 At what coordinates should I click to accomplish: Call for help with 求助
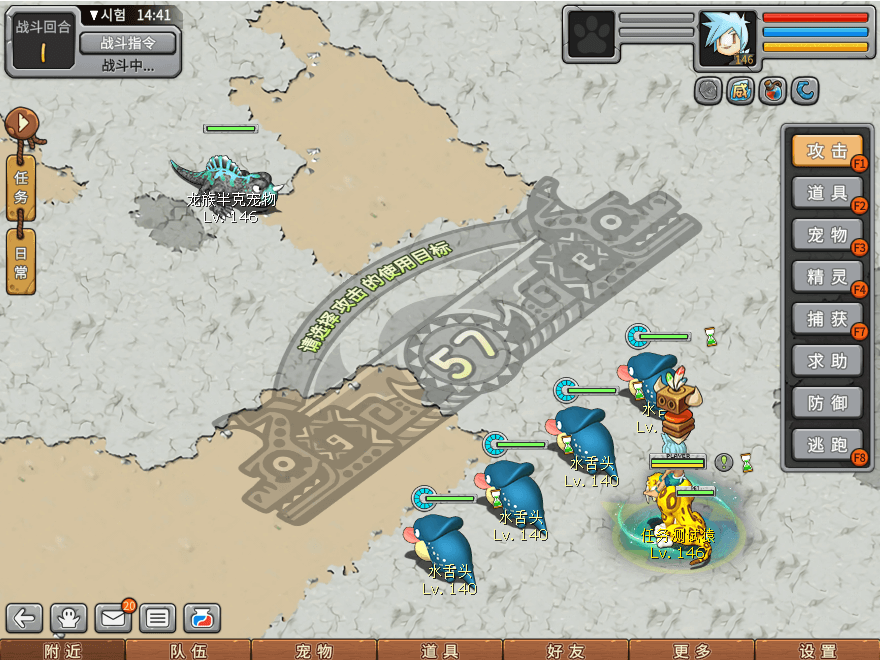[x=827, y=361]
